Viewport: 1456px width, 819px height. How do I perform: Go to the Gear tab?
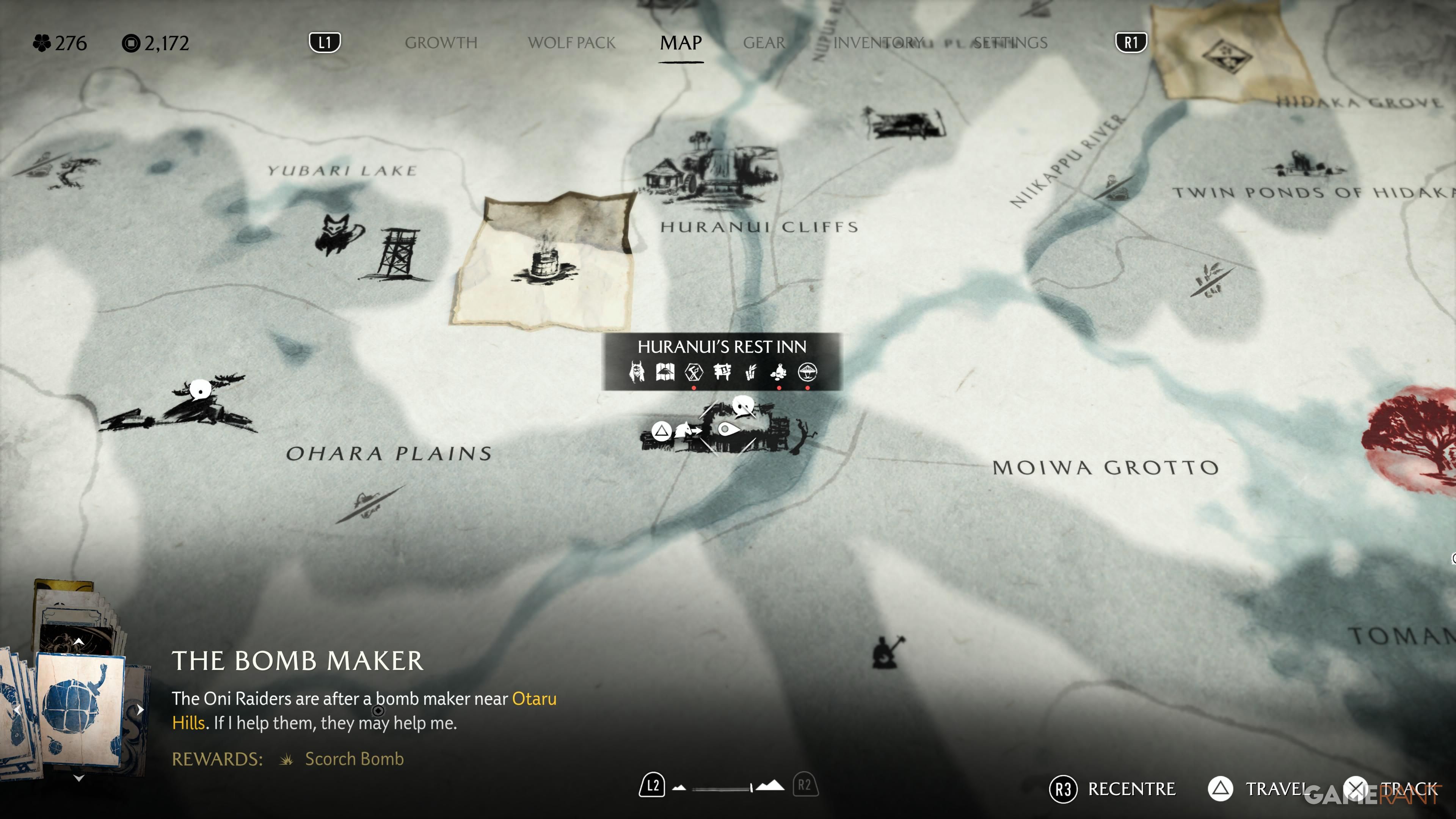(764, 43)
